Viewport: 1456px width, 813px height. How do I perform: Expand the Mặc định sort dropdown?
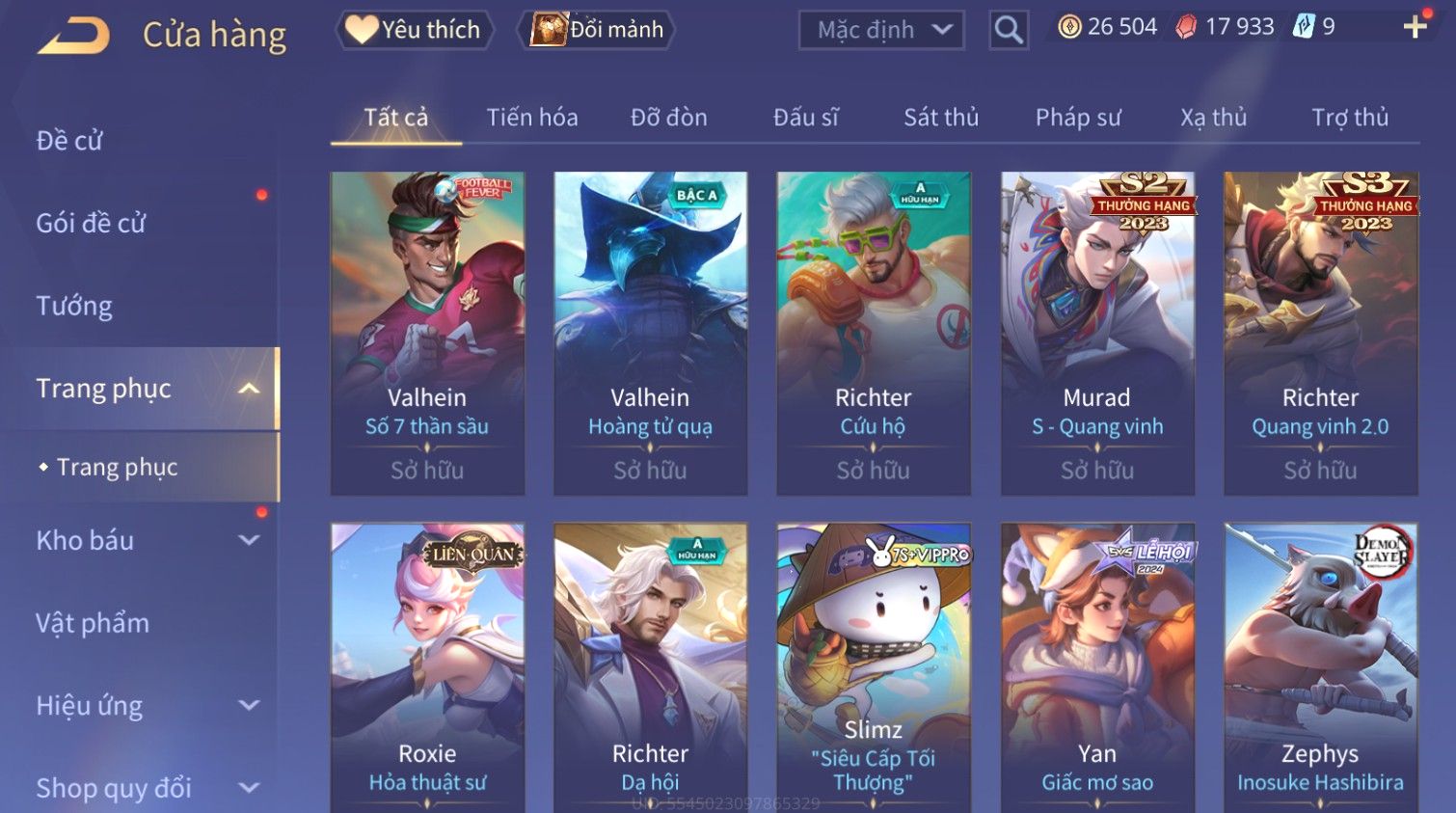[x=881, y=30]
